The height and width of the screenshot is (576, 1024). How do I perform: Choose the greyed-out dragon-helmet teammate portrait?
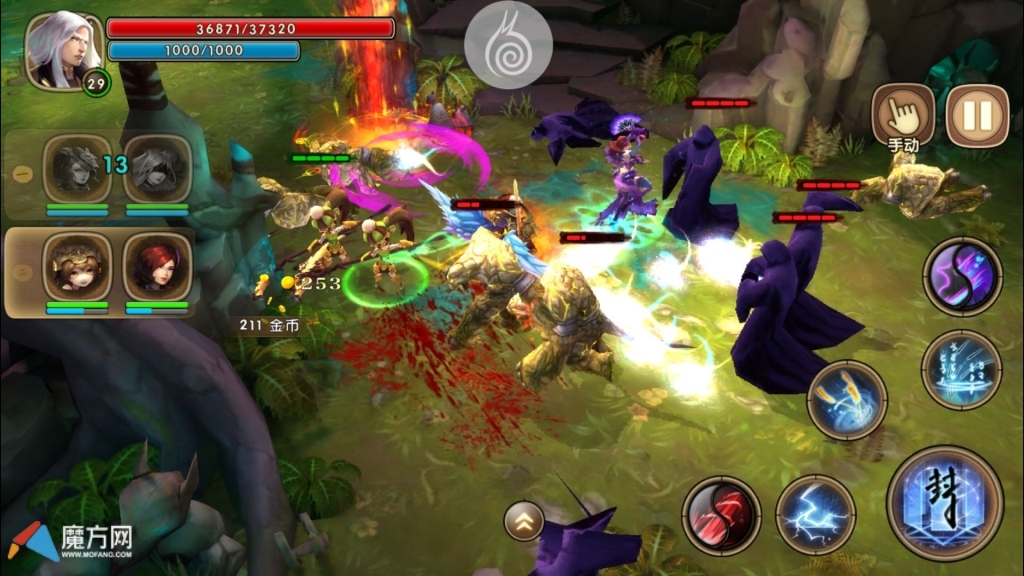[77, 168]
